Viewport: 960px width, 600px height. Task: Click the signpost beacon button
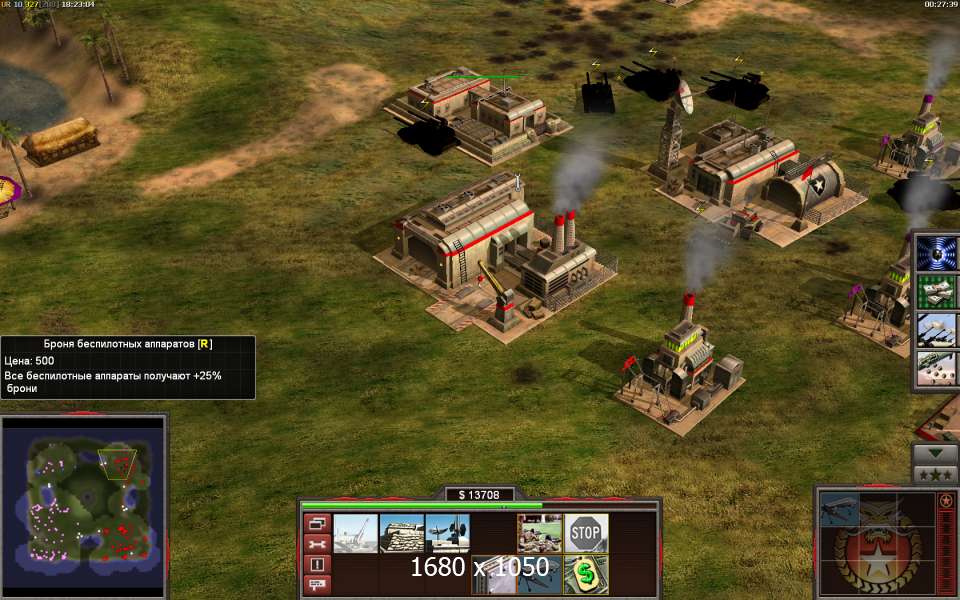coord(317,584)
